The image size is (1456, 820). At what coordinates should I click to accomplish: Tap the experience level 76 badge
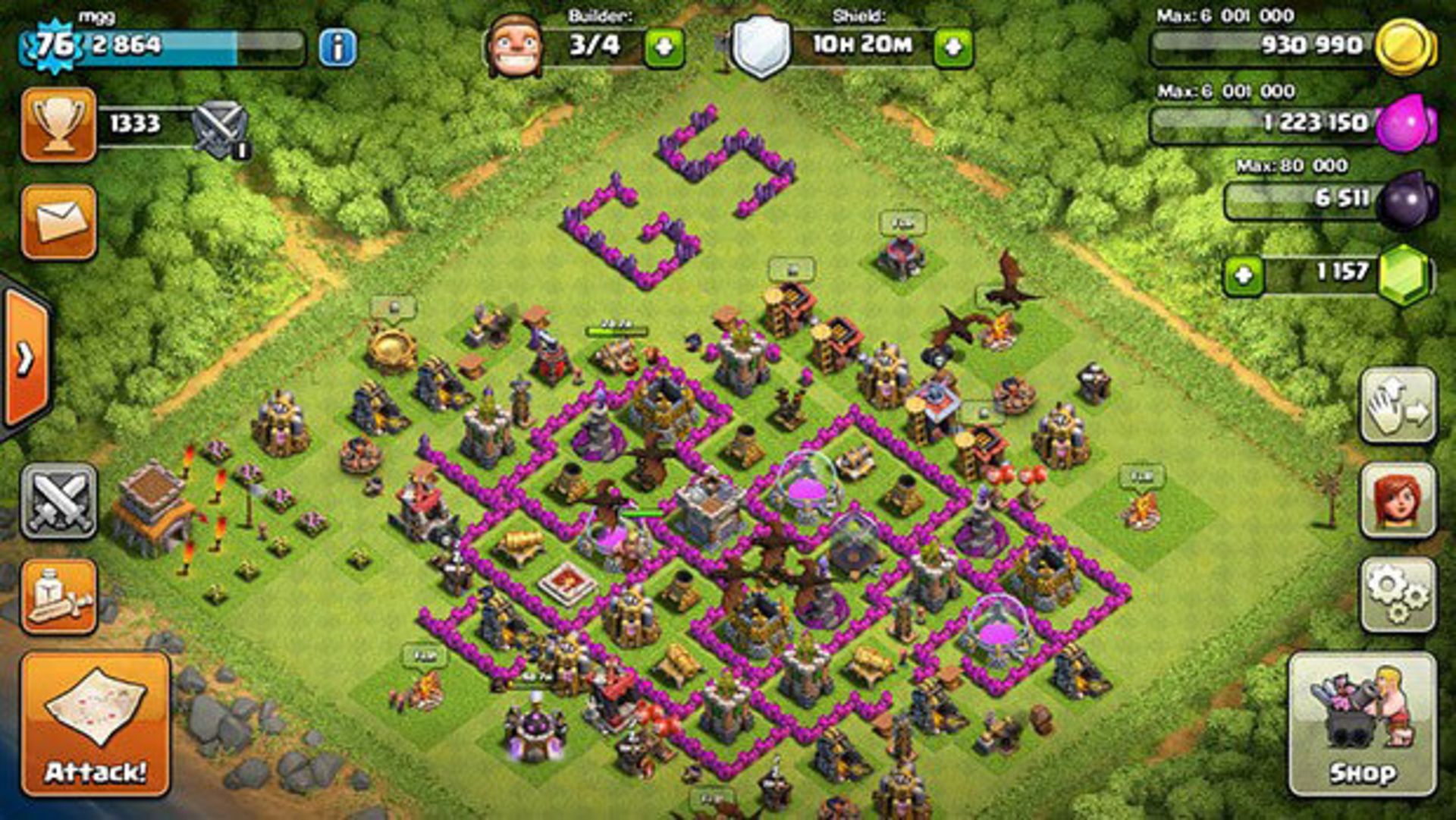coord(55,46)
